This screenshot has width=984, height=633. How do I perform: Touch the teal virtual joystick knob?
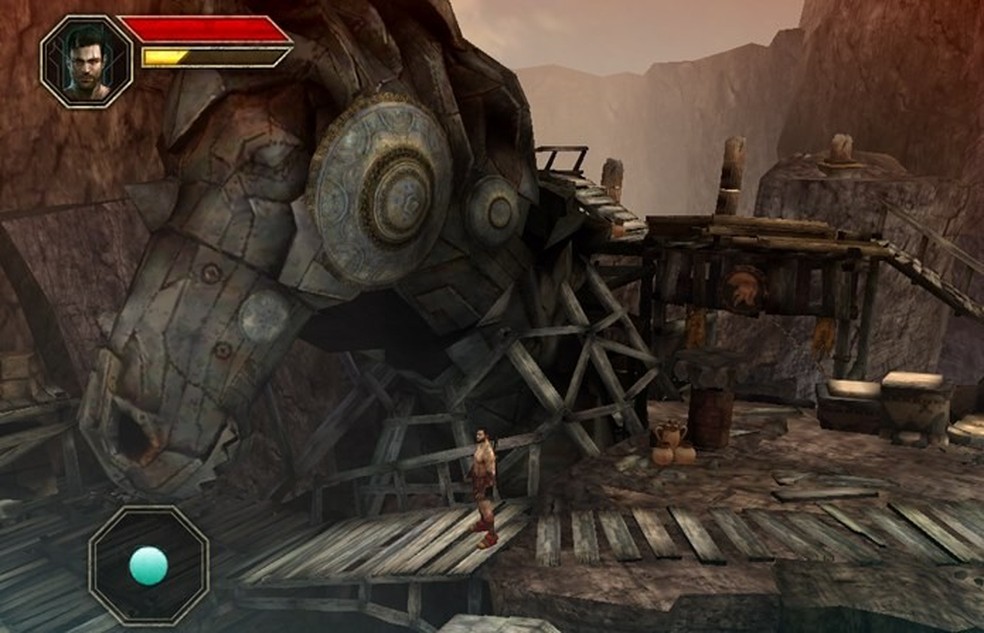[x=148, y=565]
